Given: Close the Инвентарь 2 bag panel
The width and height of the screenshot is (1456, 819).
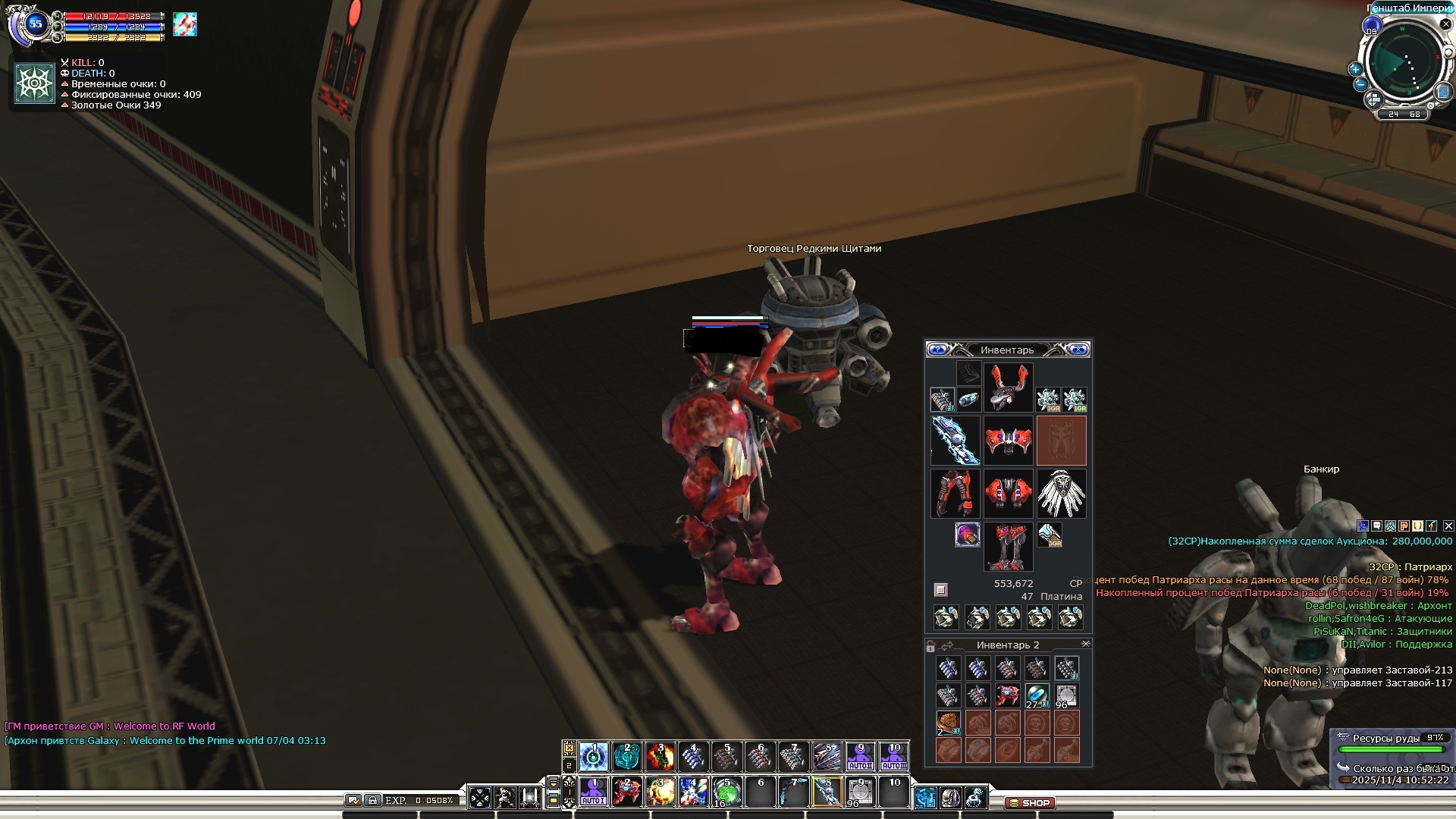Looking at the screenshot, I should point(1085,644).
